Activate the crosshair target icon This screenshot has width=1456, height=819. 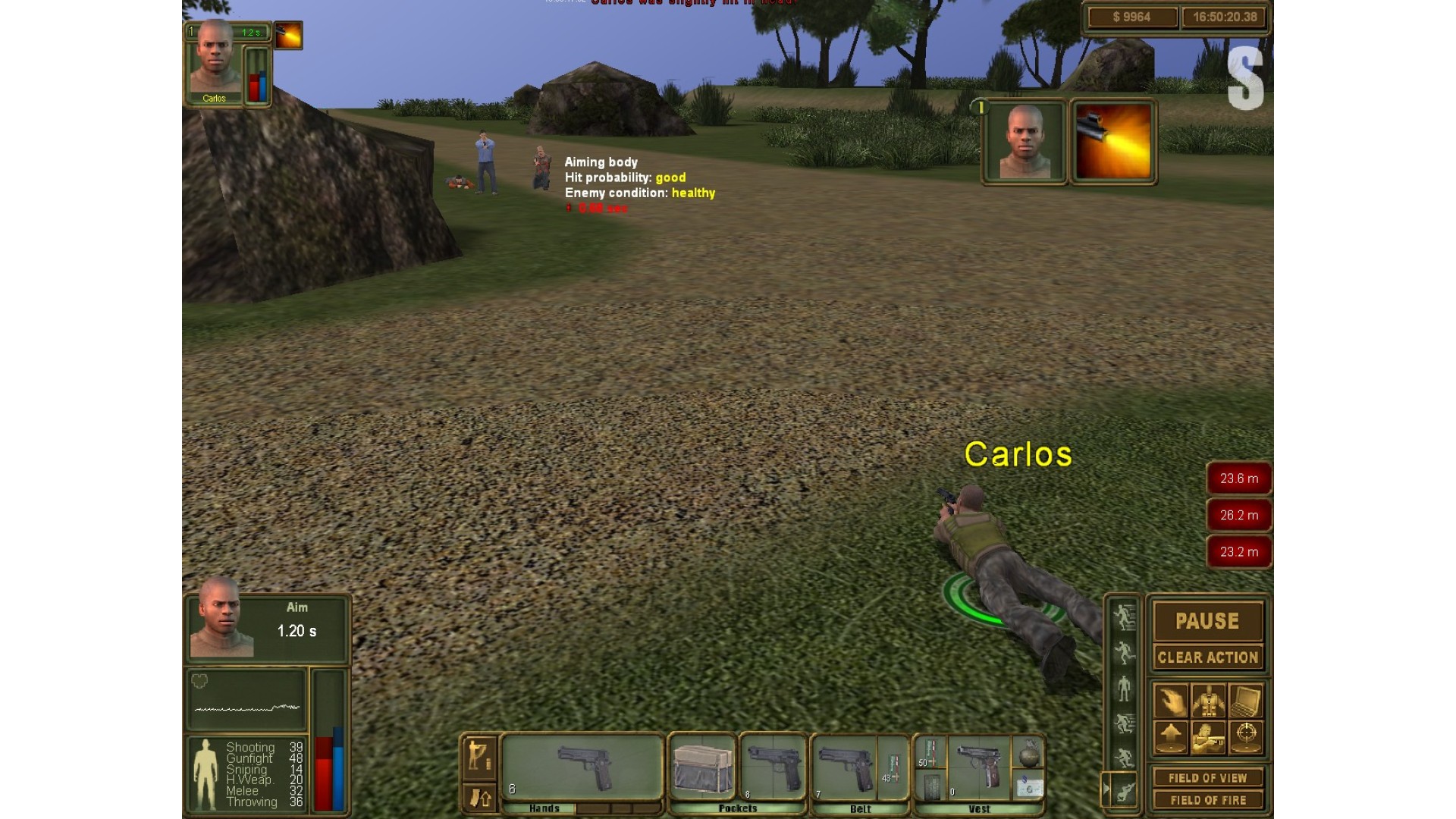pyautogui.click(x=1246, y=736)
